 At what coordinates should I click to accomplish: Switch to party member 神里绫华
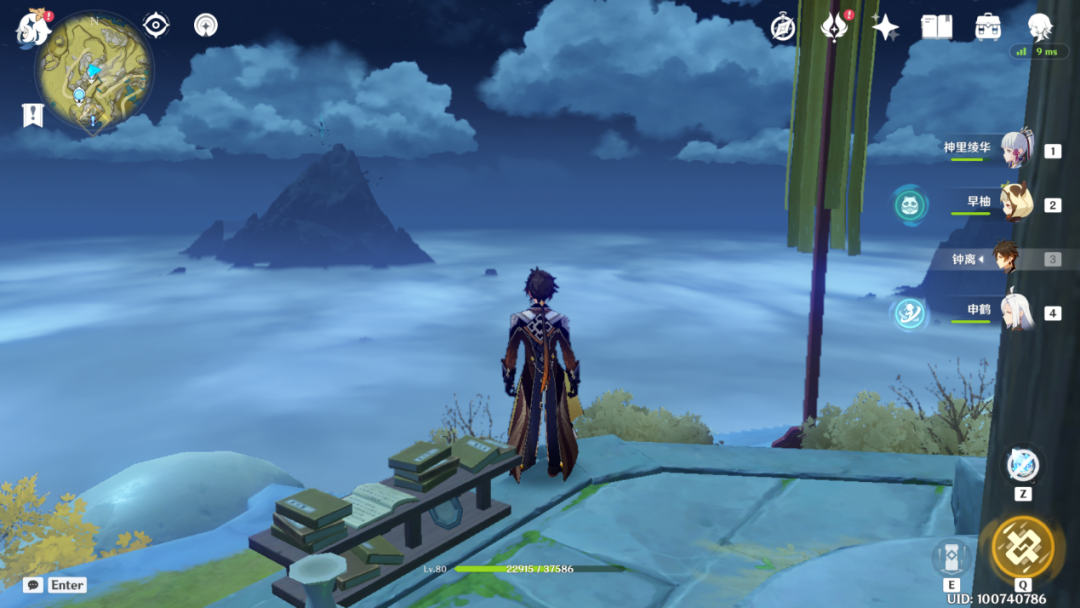[x=1015, y=150]
